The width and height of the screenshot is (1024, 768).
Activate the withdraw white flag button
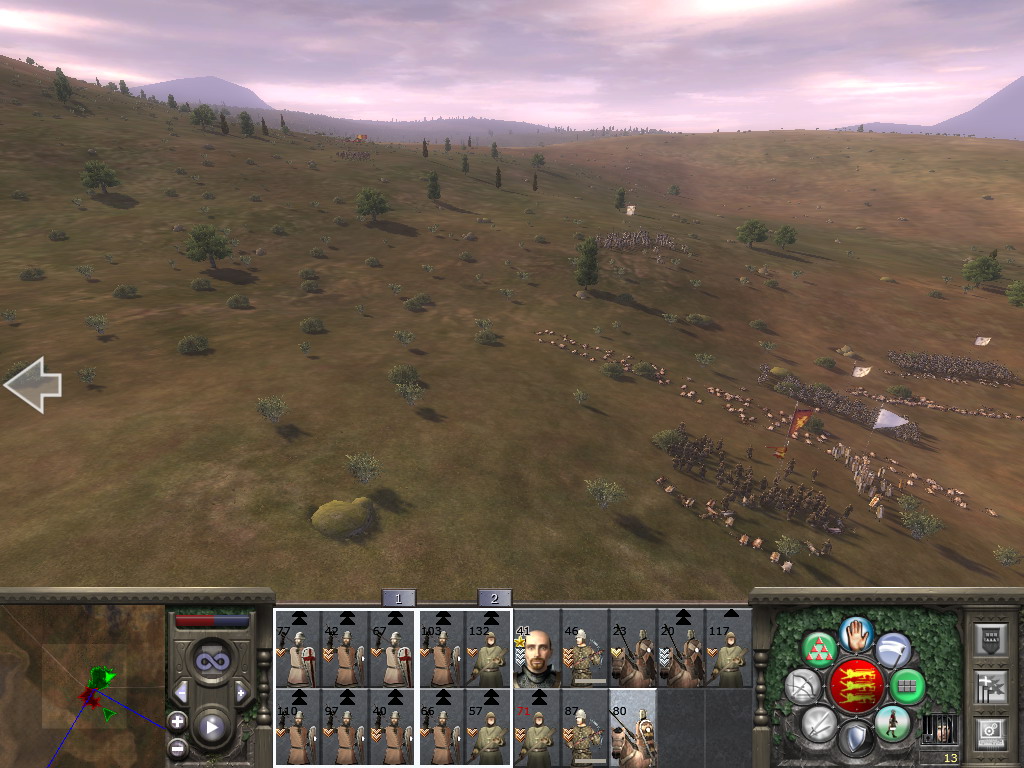tap(893, 650)
